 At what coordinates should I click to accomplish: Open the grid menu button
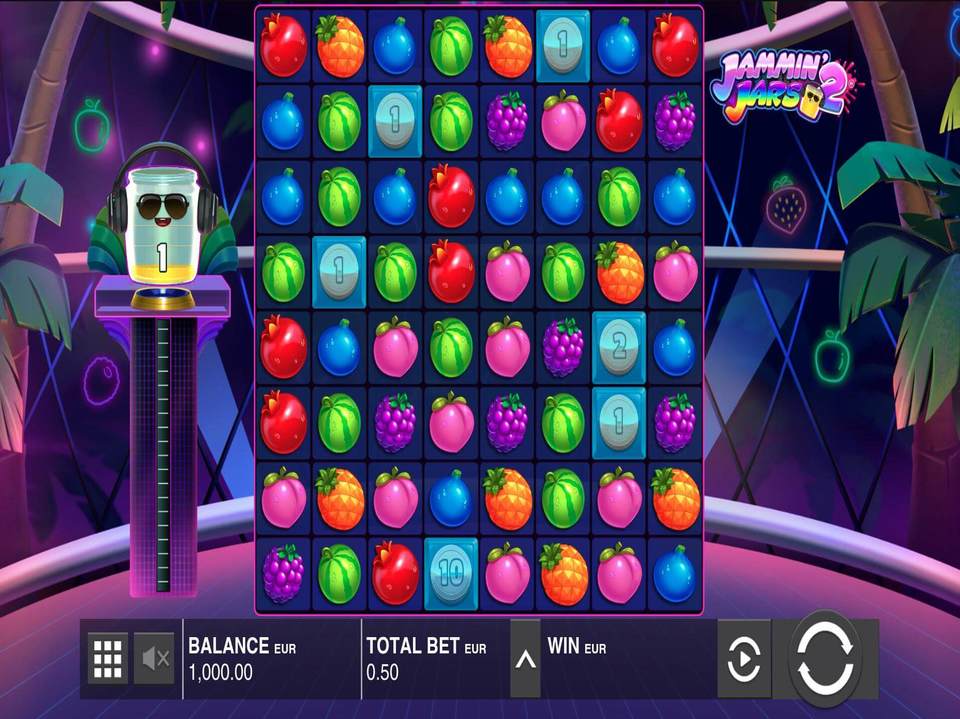point(108,658)
